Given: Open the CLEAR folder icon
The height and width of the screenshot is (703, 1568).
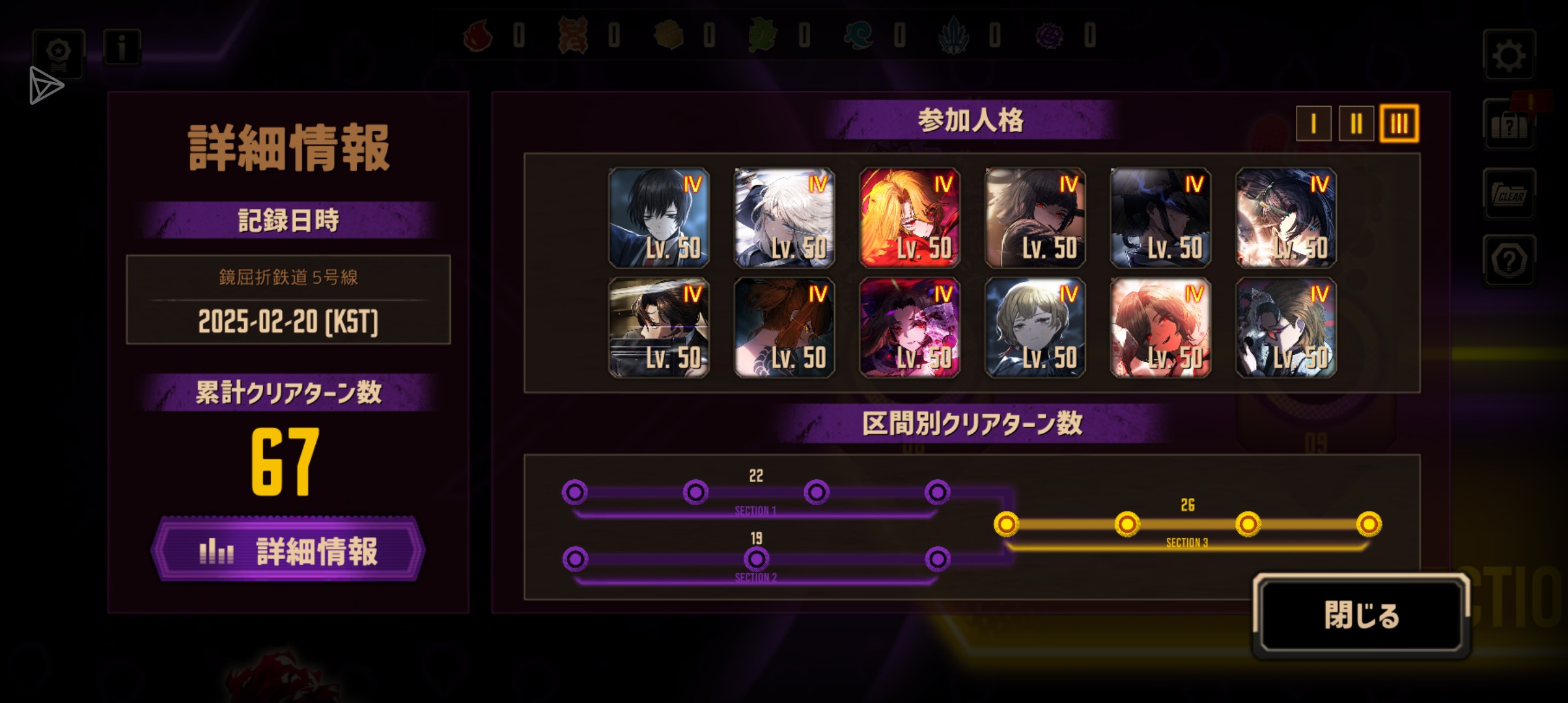Looking at the screenshot, I should coord(1509,194).
